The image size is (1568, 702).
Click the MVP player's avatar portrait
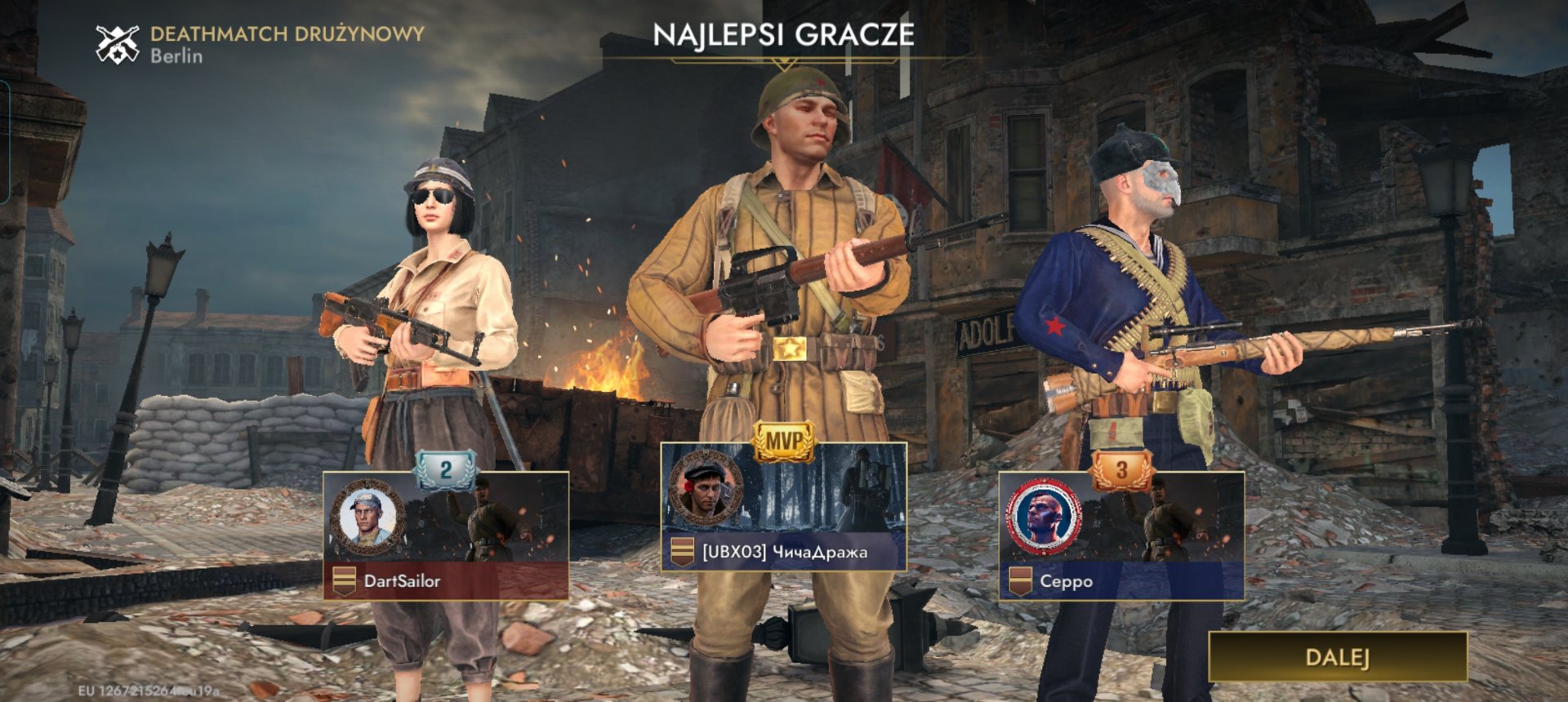coord(705,488)
